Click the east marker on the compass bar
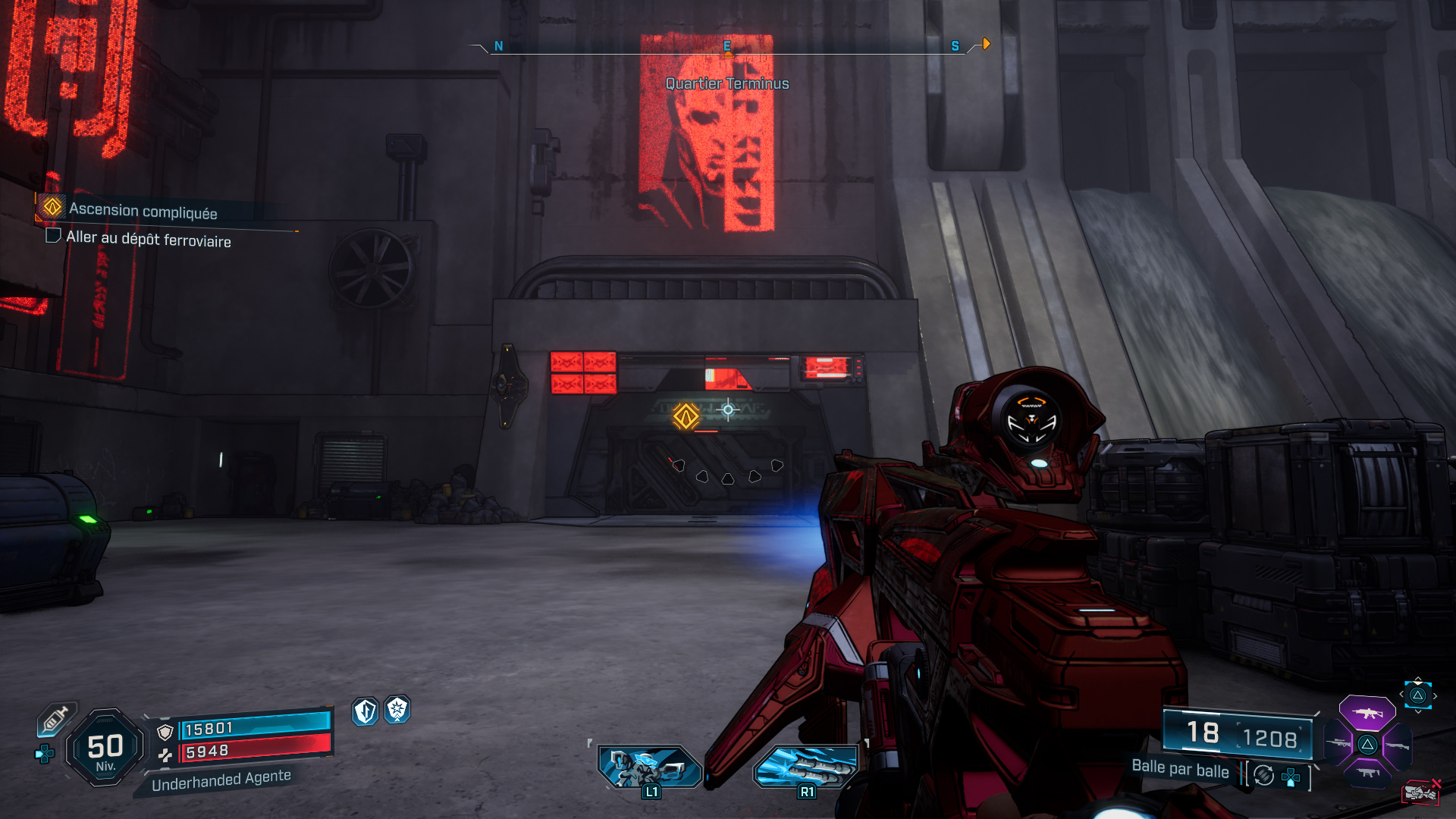Screen dimensions: 1456x819 (x=728, y=45)
